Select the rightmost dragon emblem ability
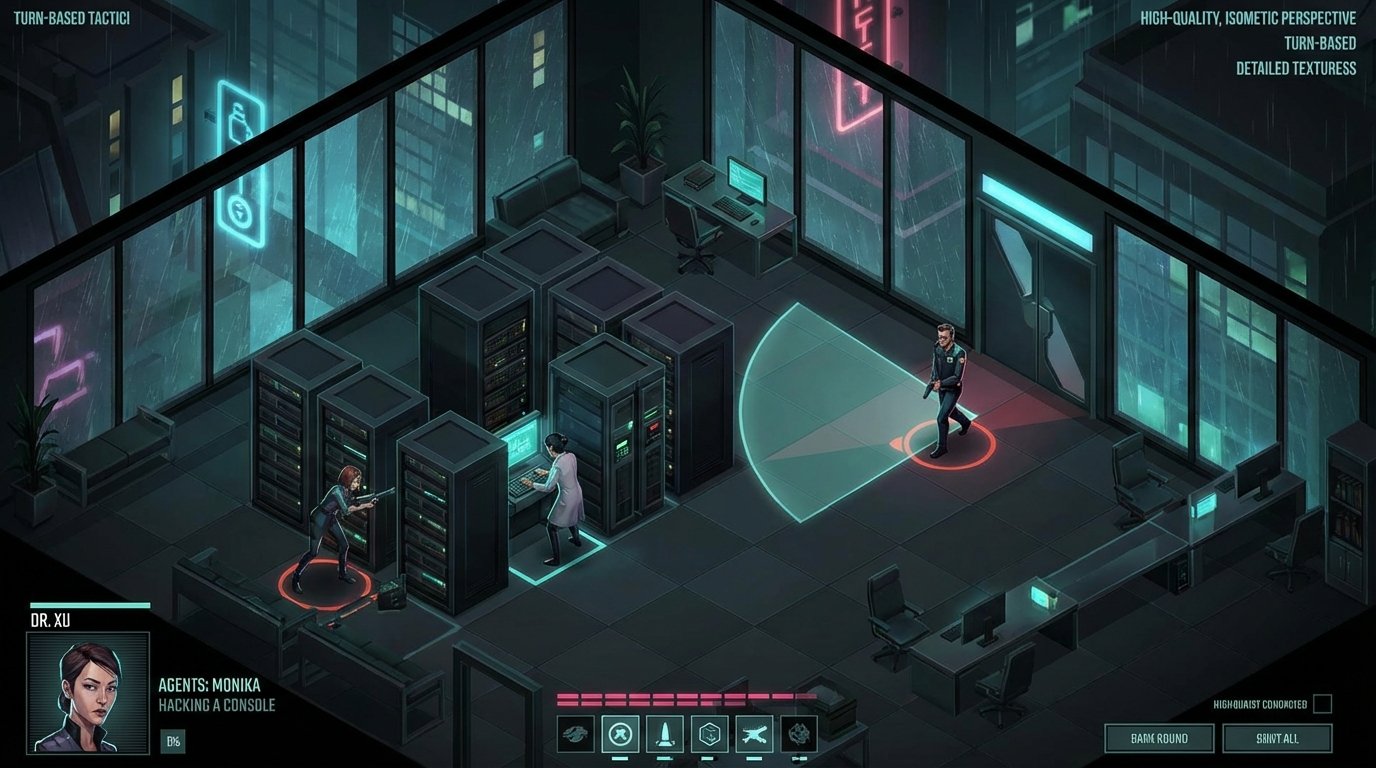 click(x=797, y=733)
